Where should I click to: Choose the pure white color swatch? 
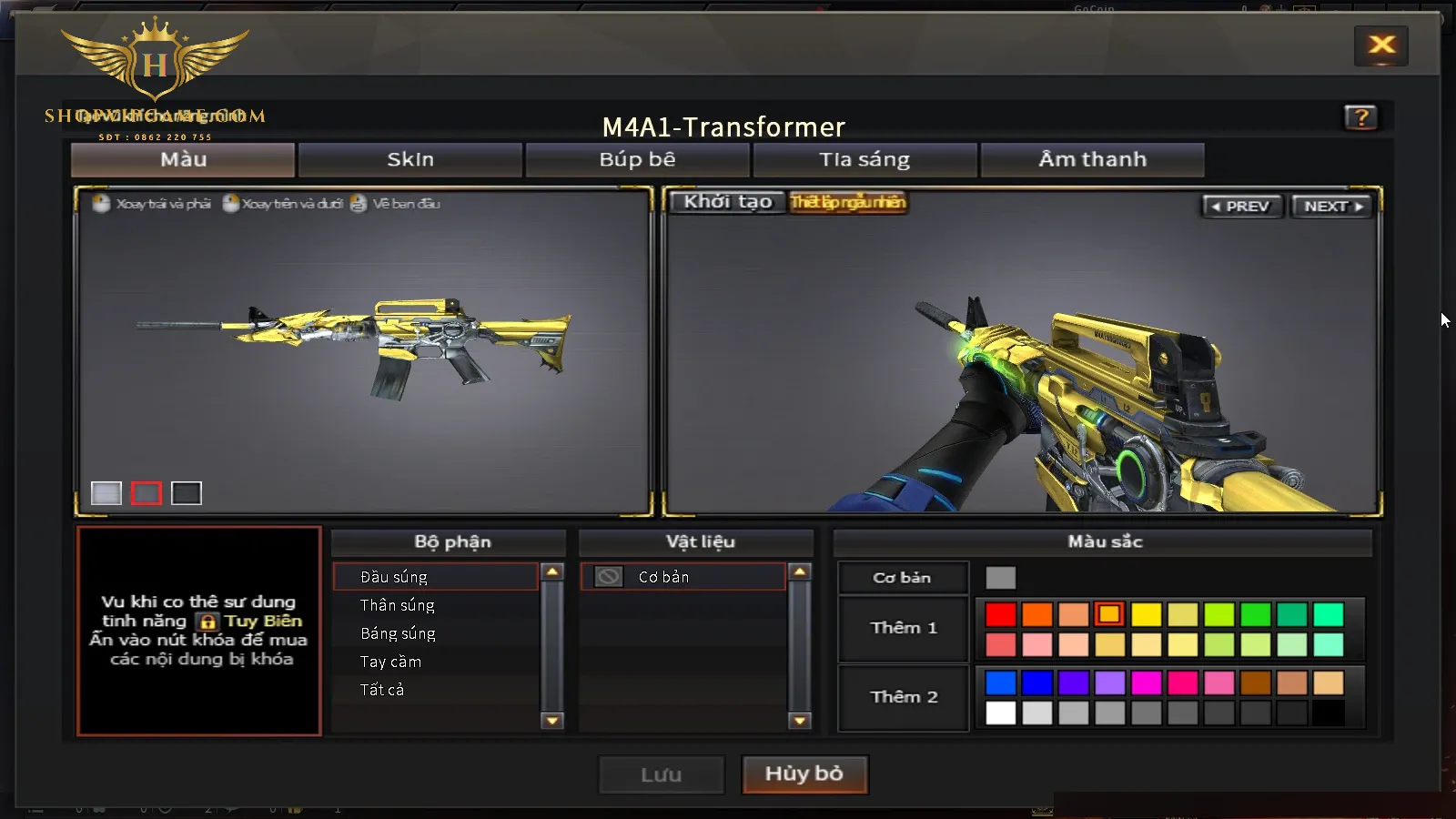pyautogui.click(x=1000, y=713)
